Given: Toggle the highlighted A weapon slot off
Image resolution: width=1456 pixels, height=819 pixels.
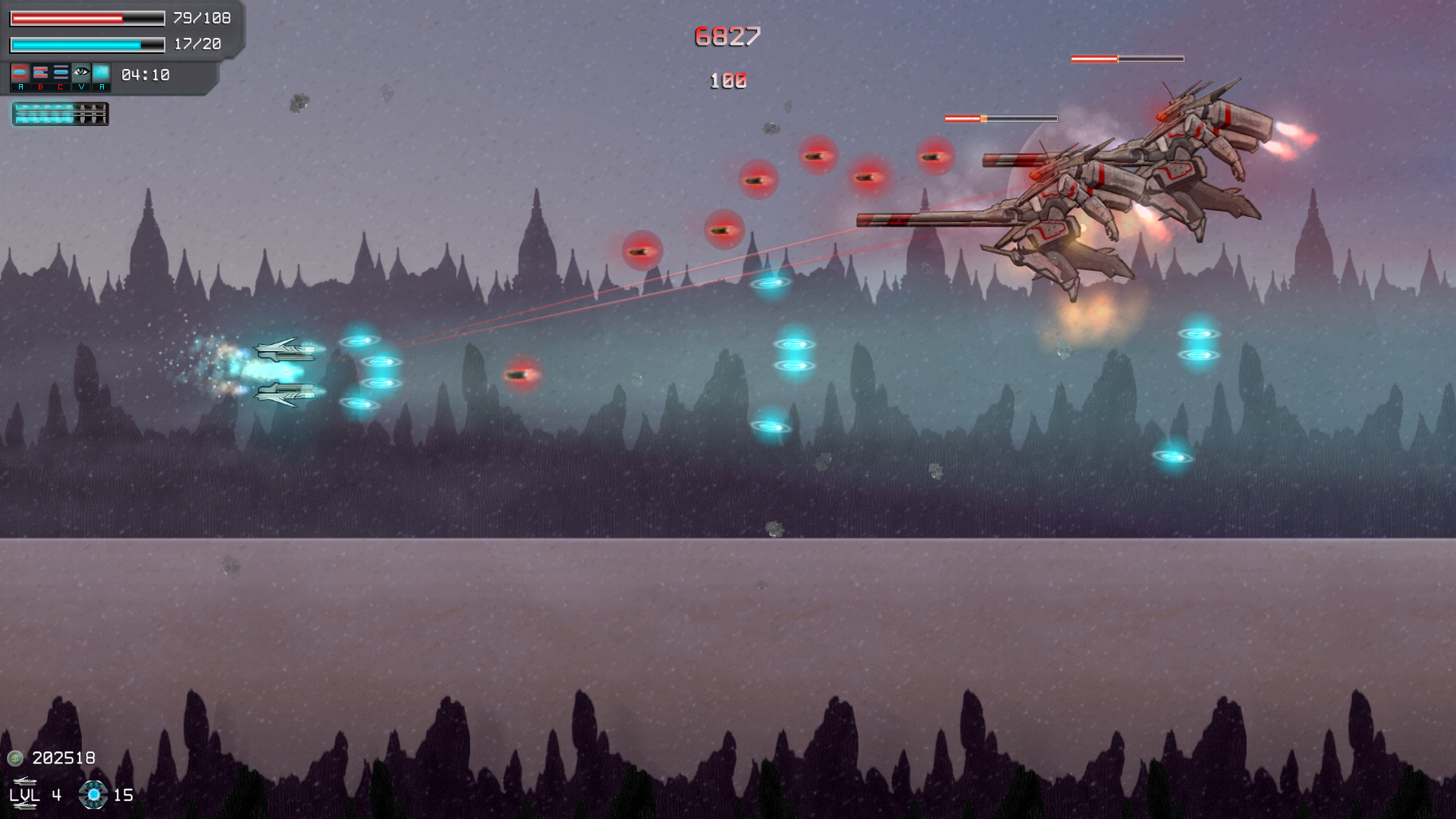Looking at the screenshot, I should pos(20,72).
